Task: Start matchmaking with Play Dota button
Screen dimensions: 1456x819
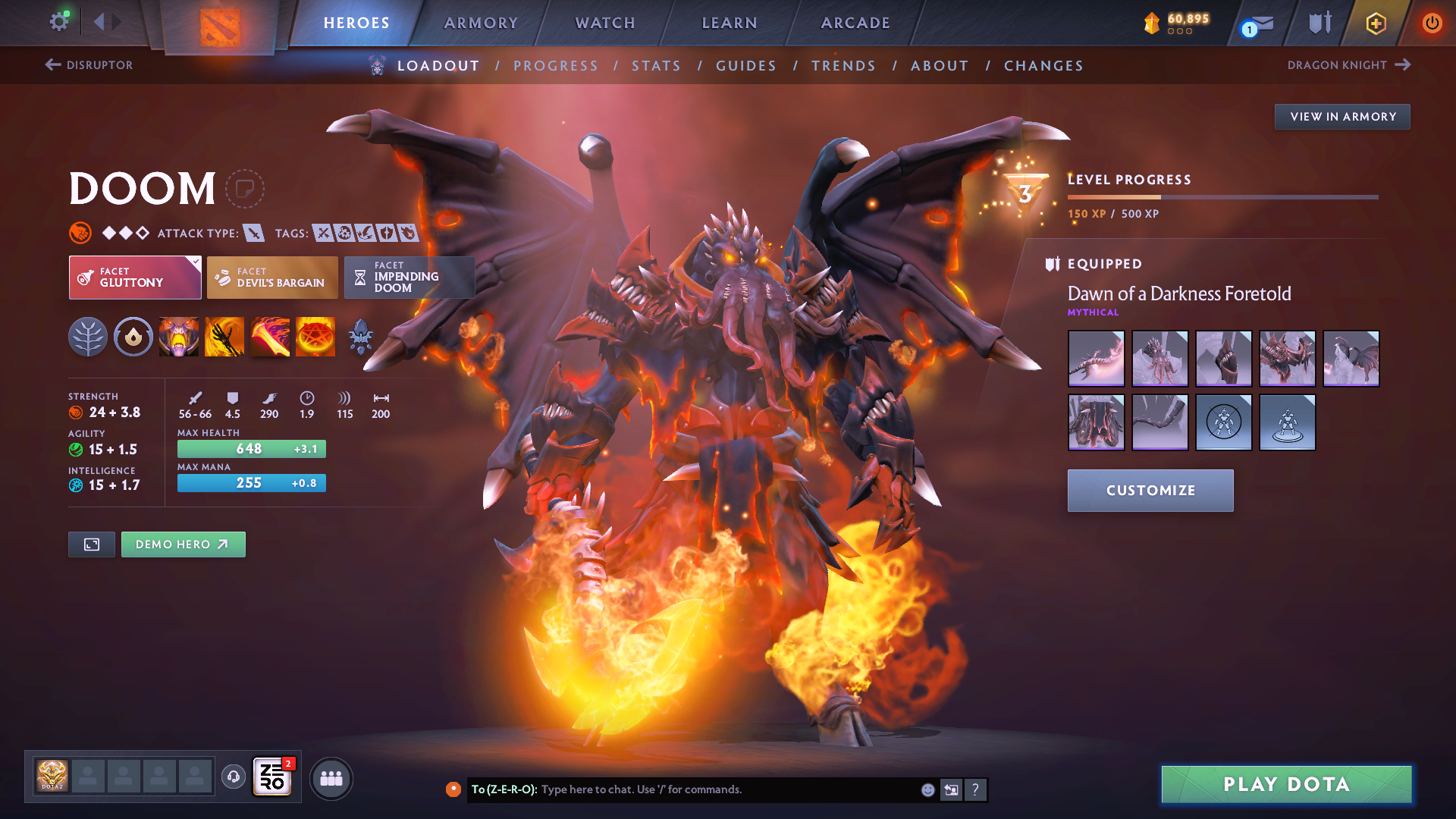Action: point(1286,784)
